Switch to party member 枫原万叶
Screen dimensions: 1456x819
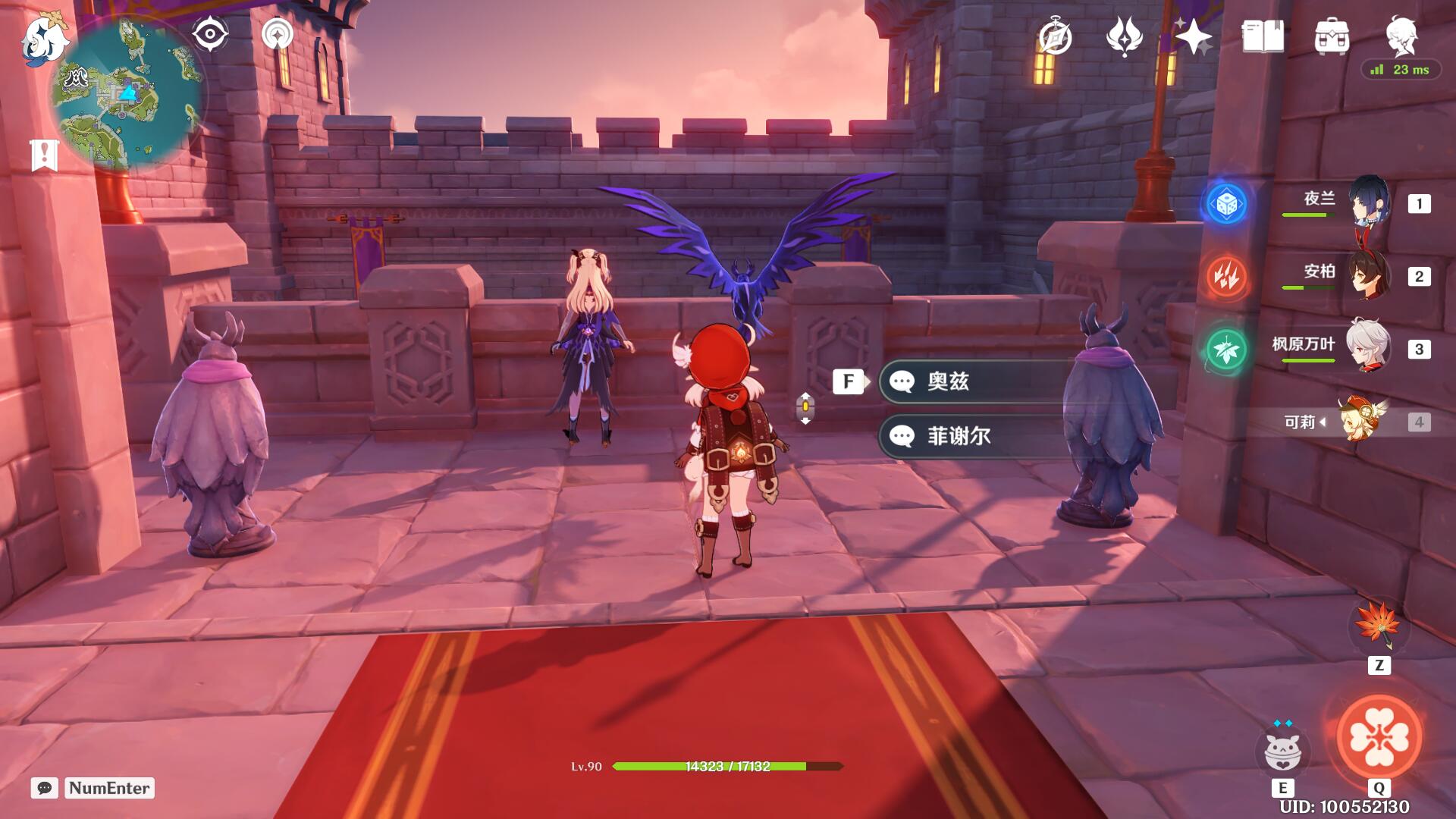pyautogui.click(x=1368, y=347)
